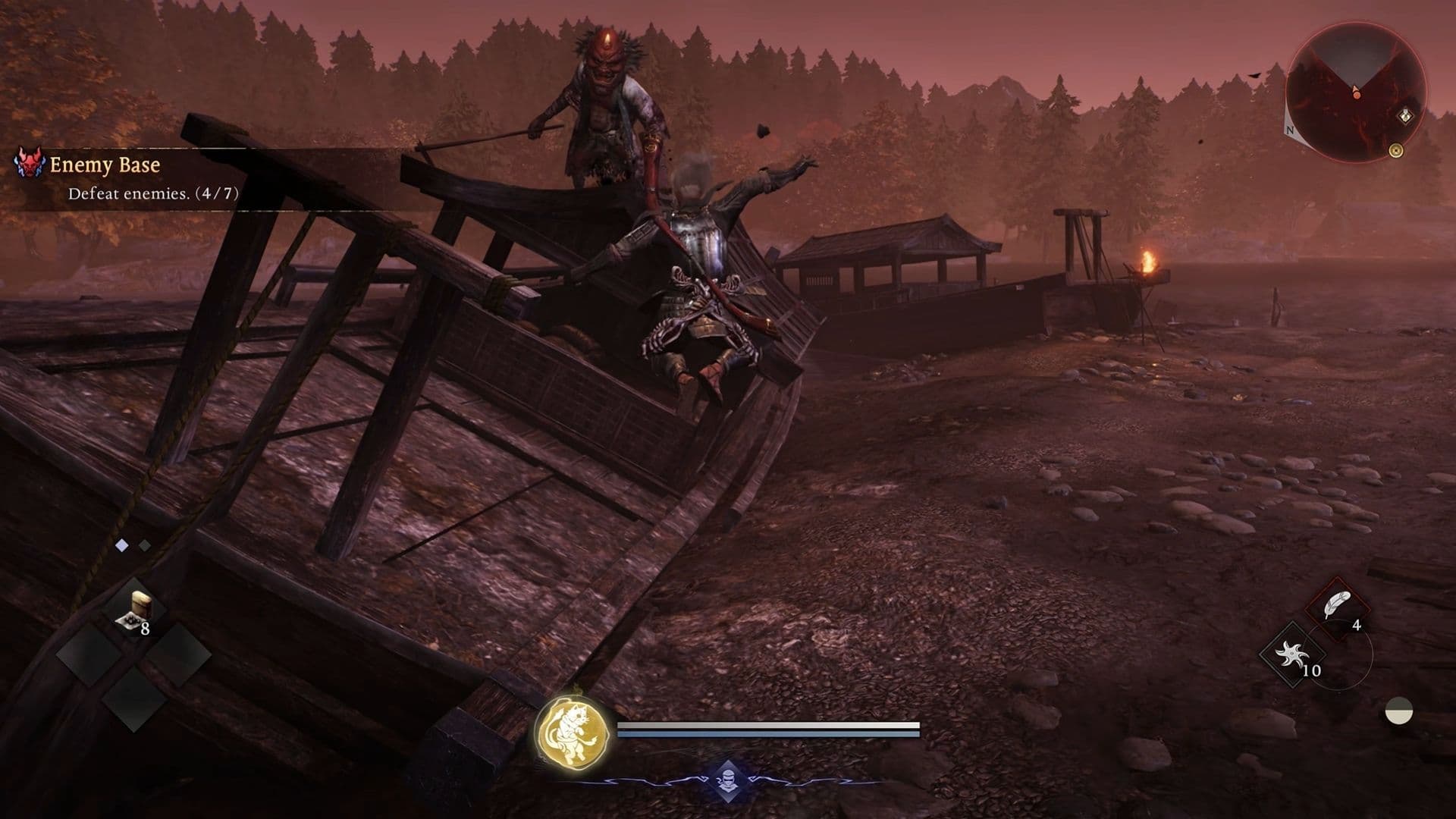1456x819 pixels.
Task: Click the feather talisman item icon
Action: click(x=1337, y=604)
